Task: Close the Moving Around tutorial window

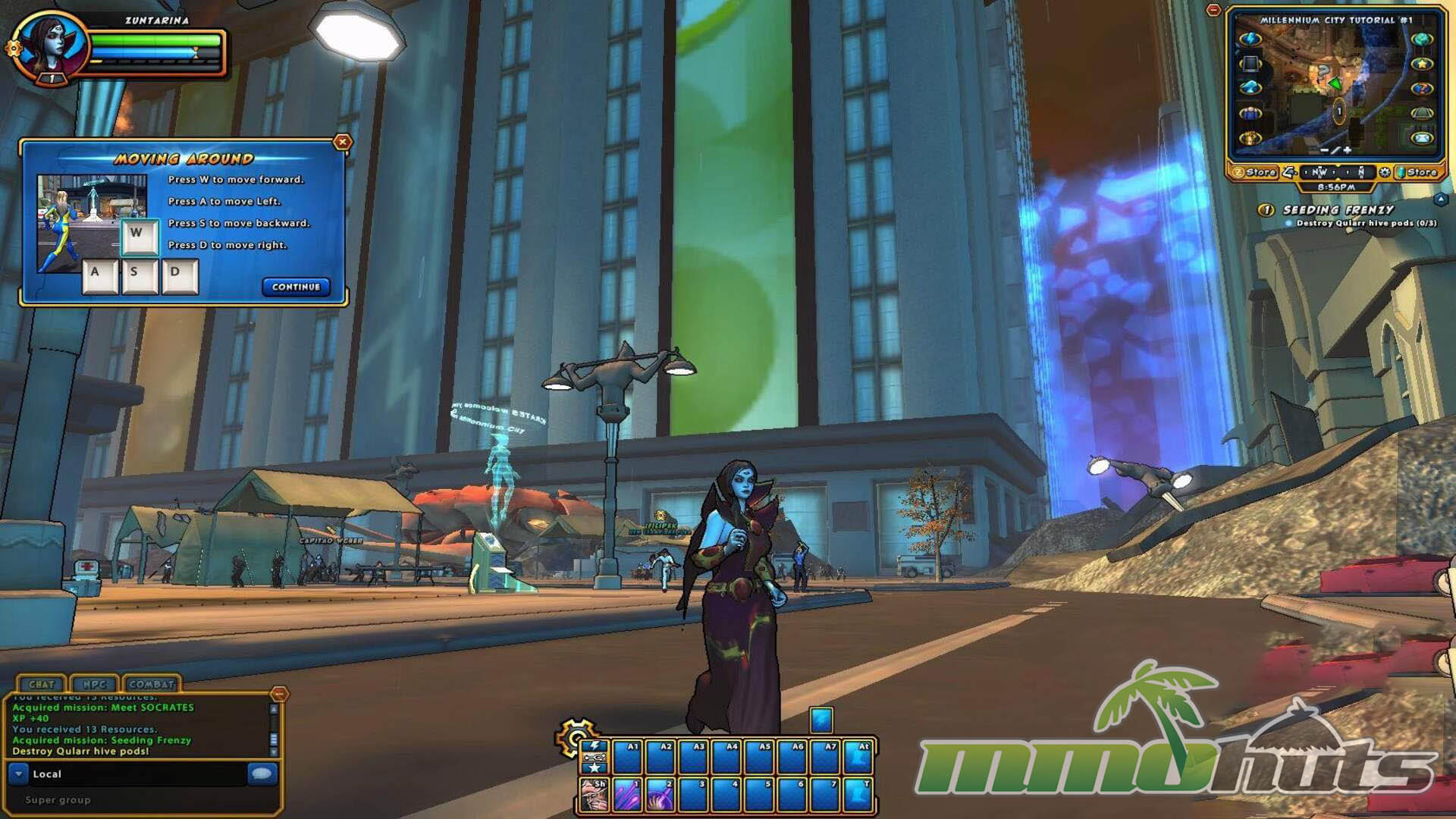Action: pos(343,142)
